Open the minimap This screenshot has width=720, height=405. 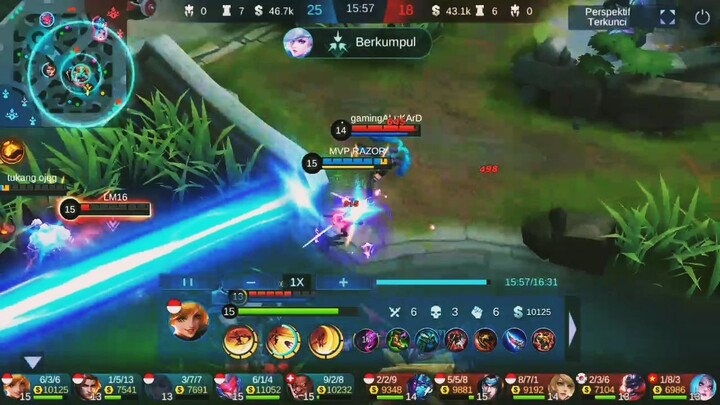coord(66,63)
